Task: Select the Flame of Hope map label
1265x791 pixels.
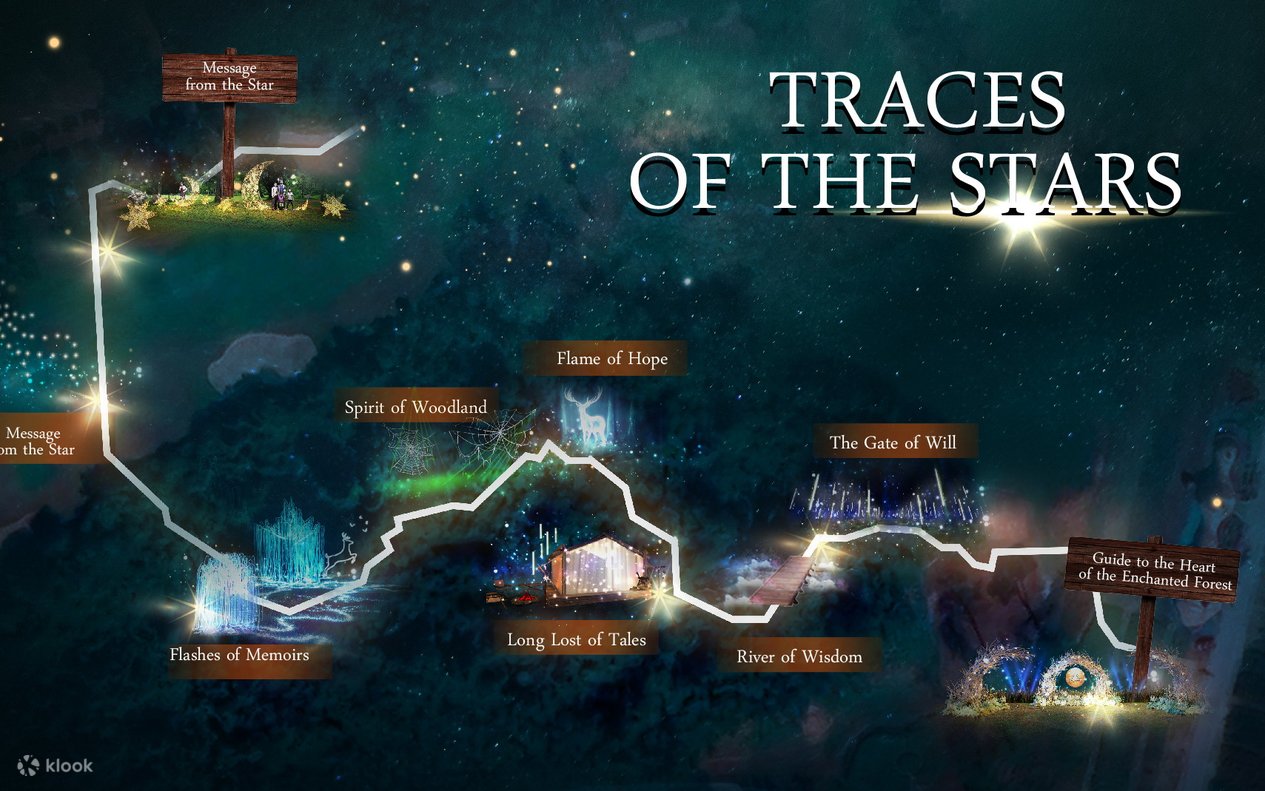Action: [611, 358]
